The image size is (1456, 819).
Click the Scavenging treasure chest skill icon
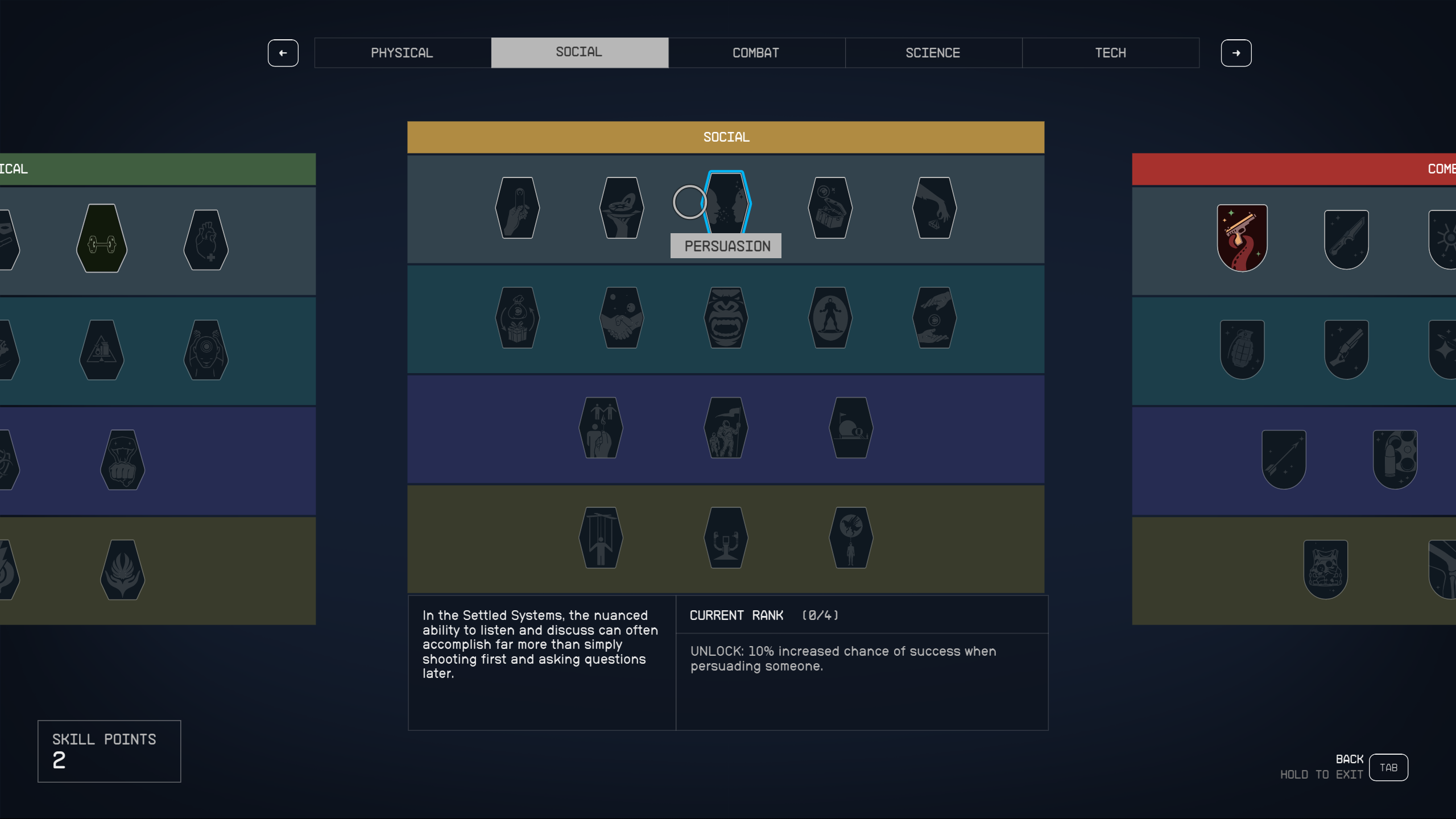point(830,208)
